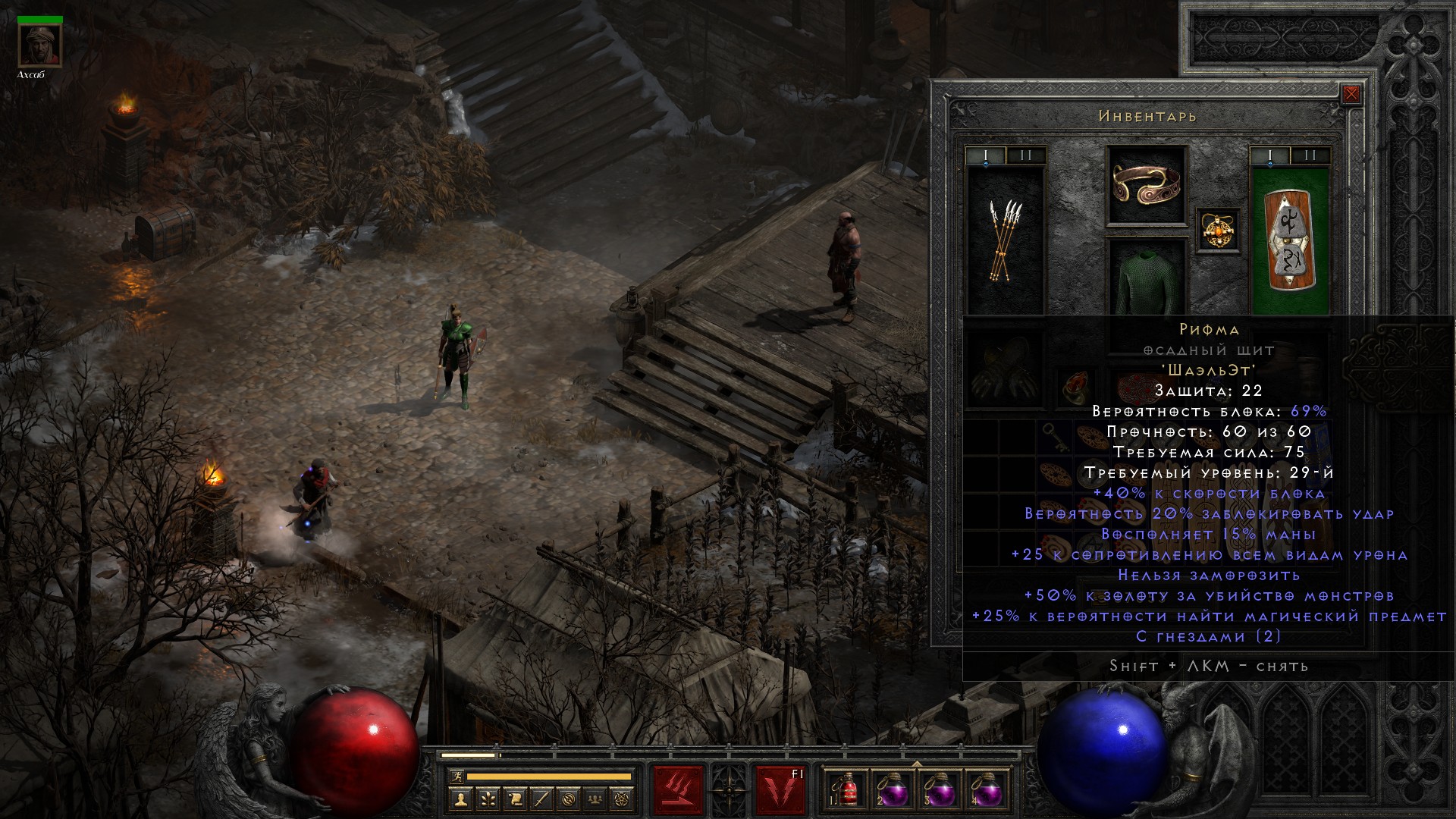
Task: Select the equipped javelins weapon slot
Action: click(1006, 239)
